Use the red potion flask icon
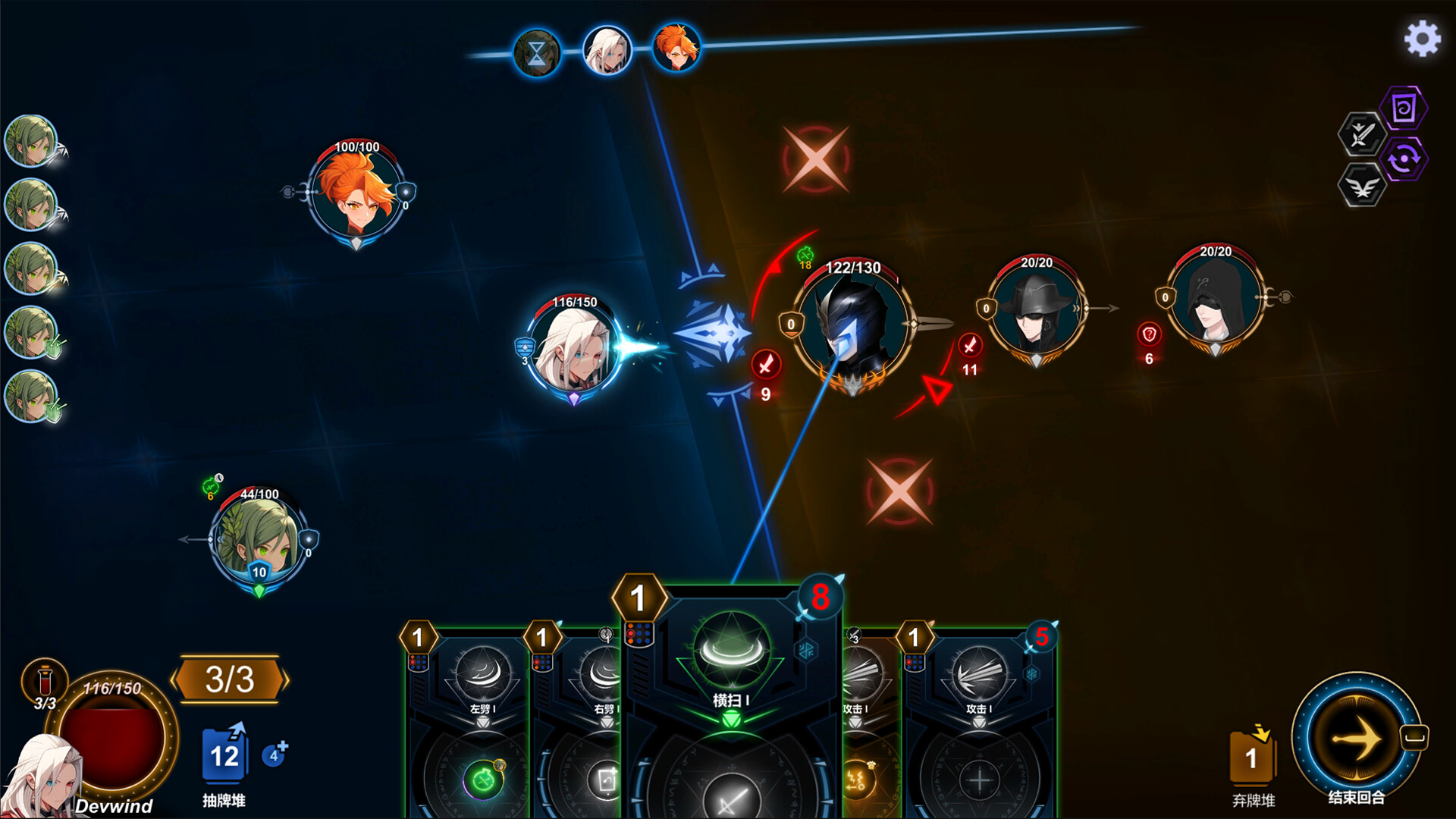 pyautogui.click(x=45, y=679)
